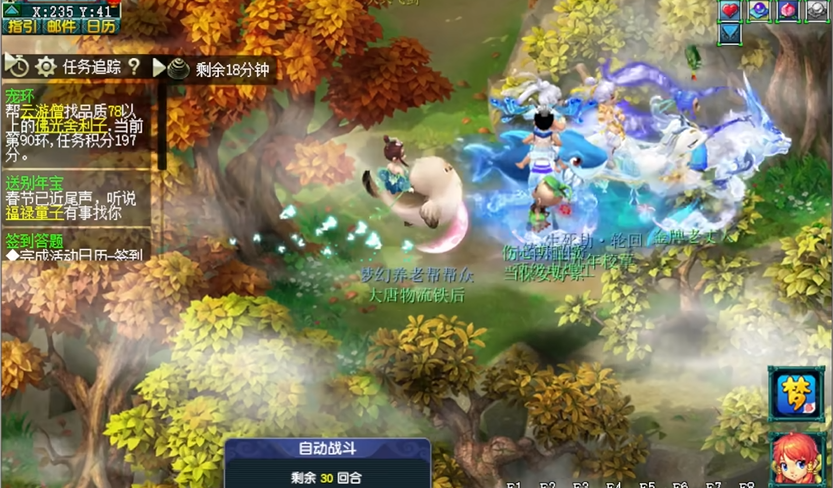
Task: Click the stopwatch icon beside quest tracker
Action: (x=17, y=67)
